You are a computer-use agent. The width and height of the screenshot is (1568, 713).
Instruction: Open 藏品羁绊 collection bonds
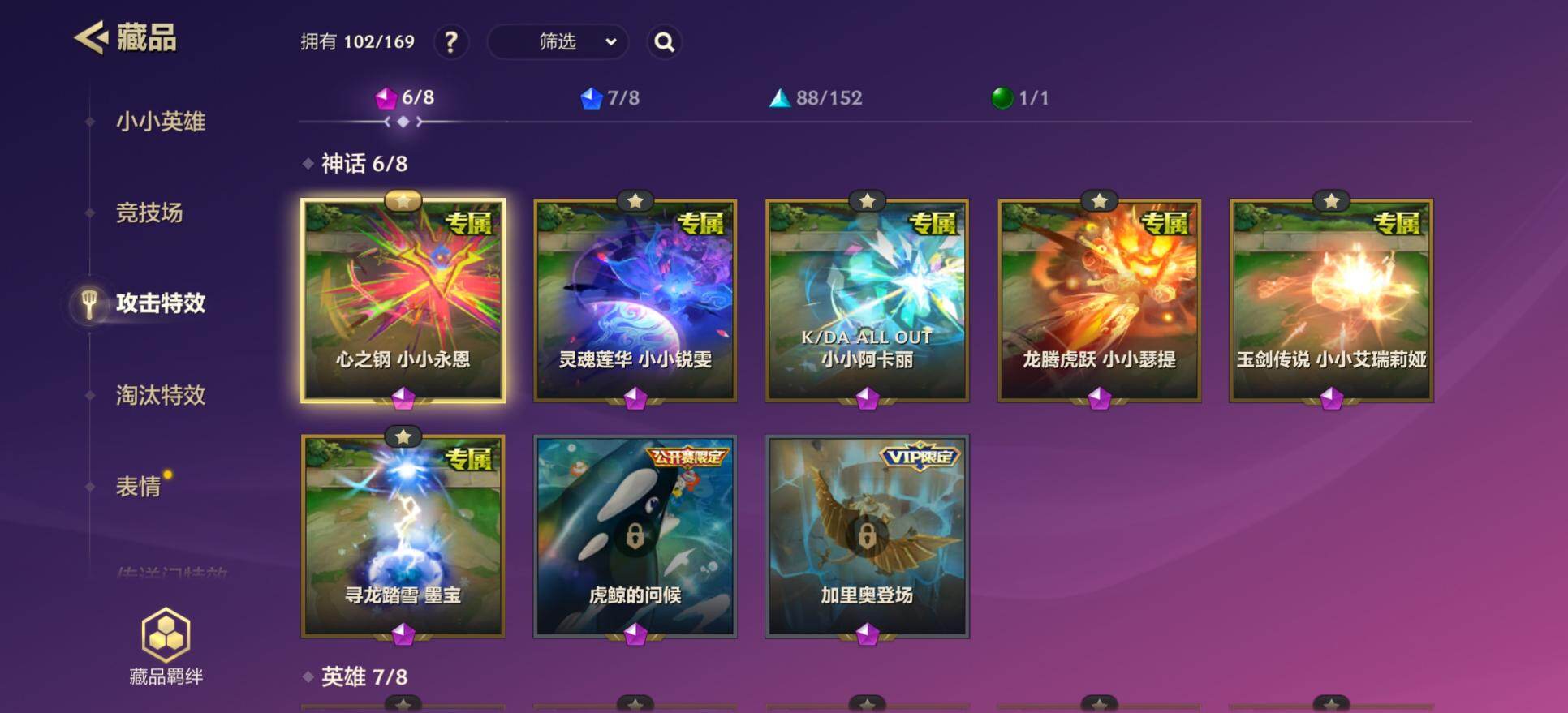pos(166,646)
